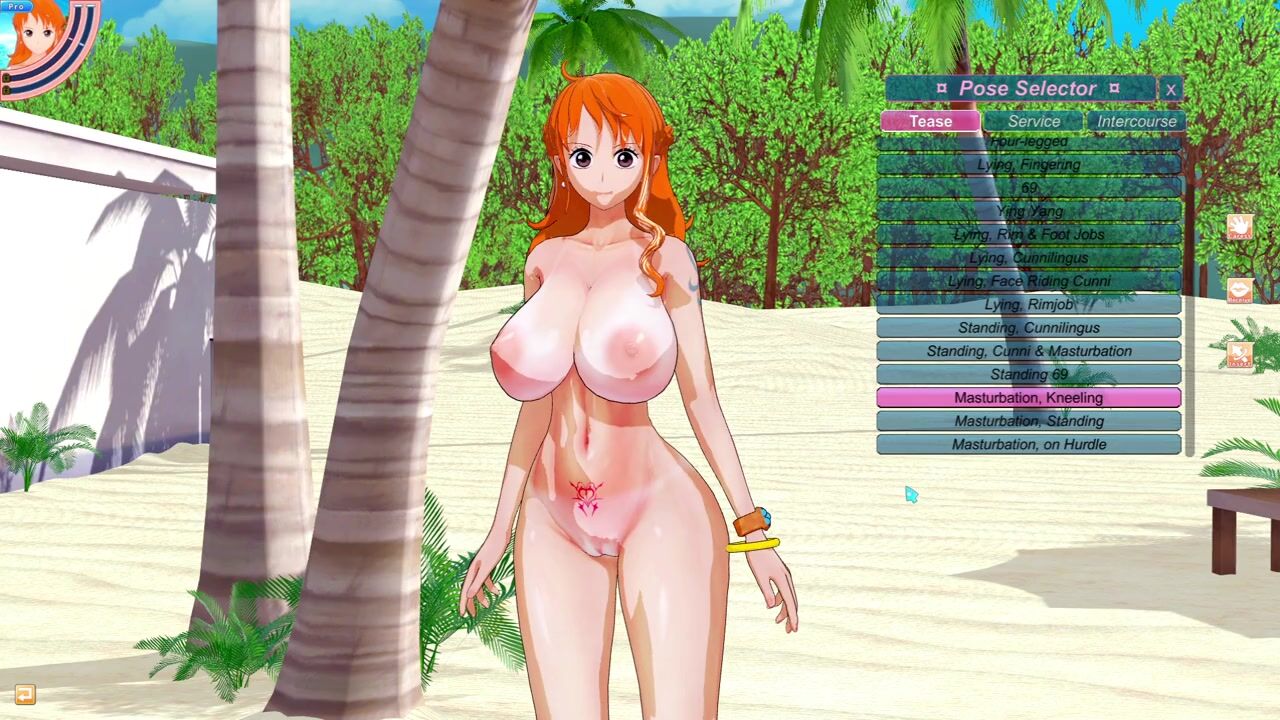Choose the "Masturbation, Standing" pose entry
This screenshot has height=720, width=1280.
coord(1028,421)
